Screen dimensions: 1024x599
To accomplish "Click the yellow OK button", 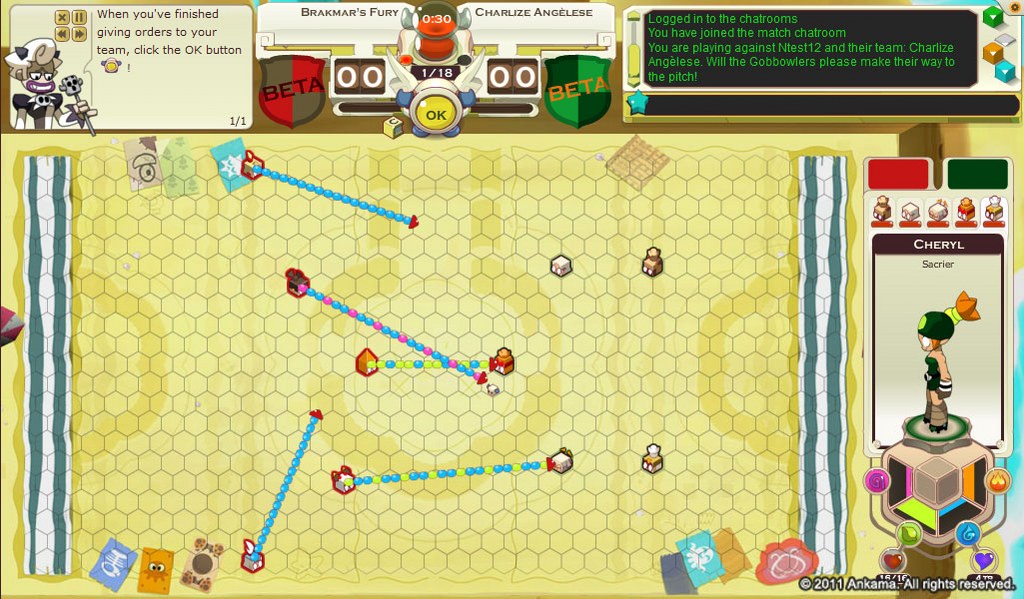I will coord(435,114).
